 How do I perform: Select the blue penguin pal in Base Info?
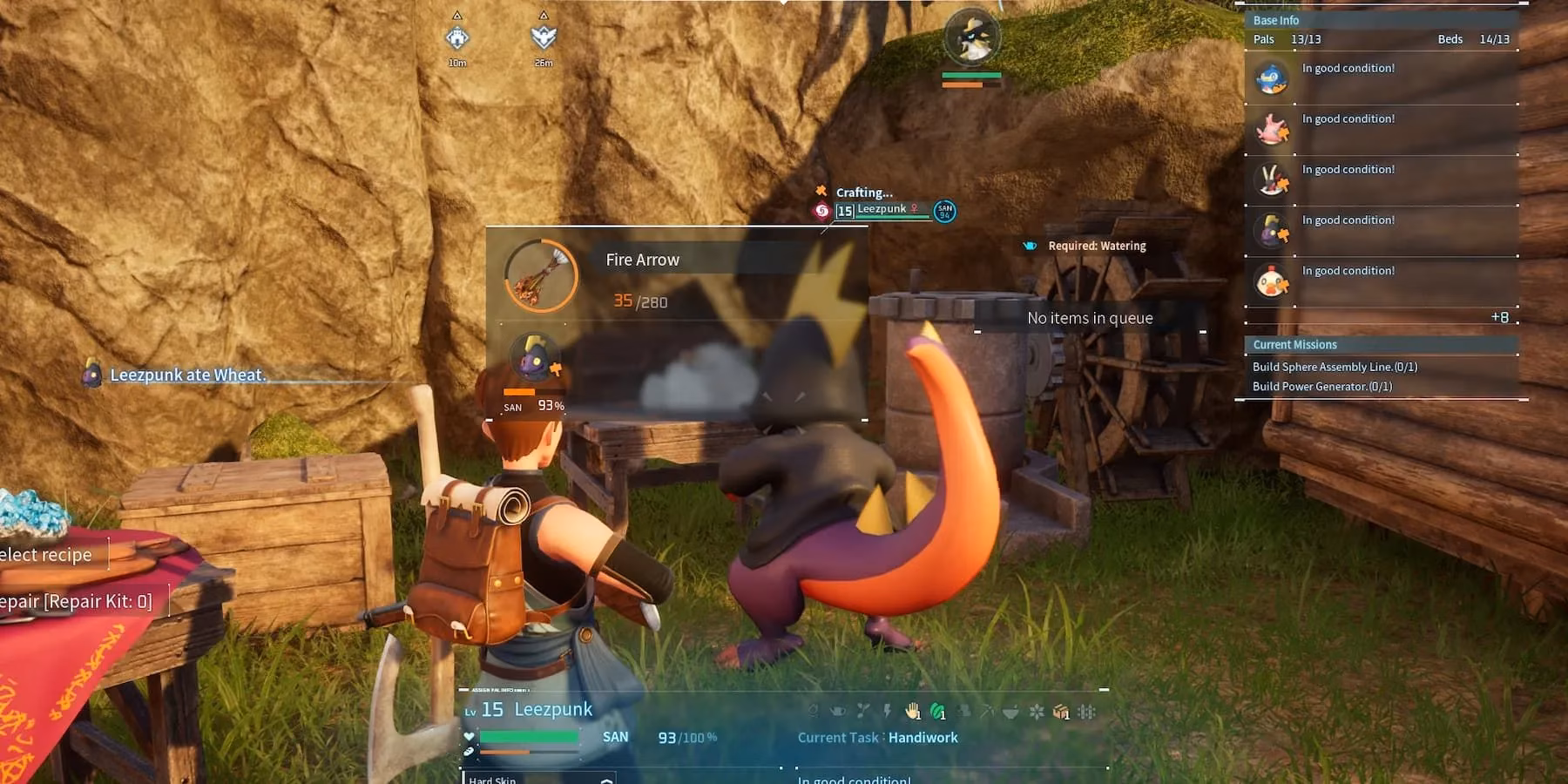tap(1271, 79)
